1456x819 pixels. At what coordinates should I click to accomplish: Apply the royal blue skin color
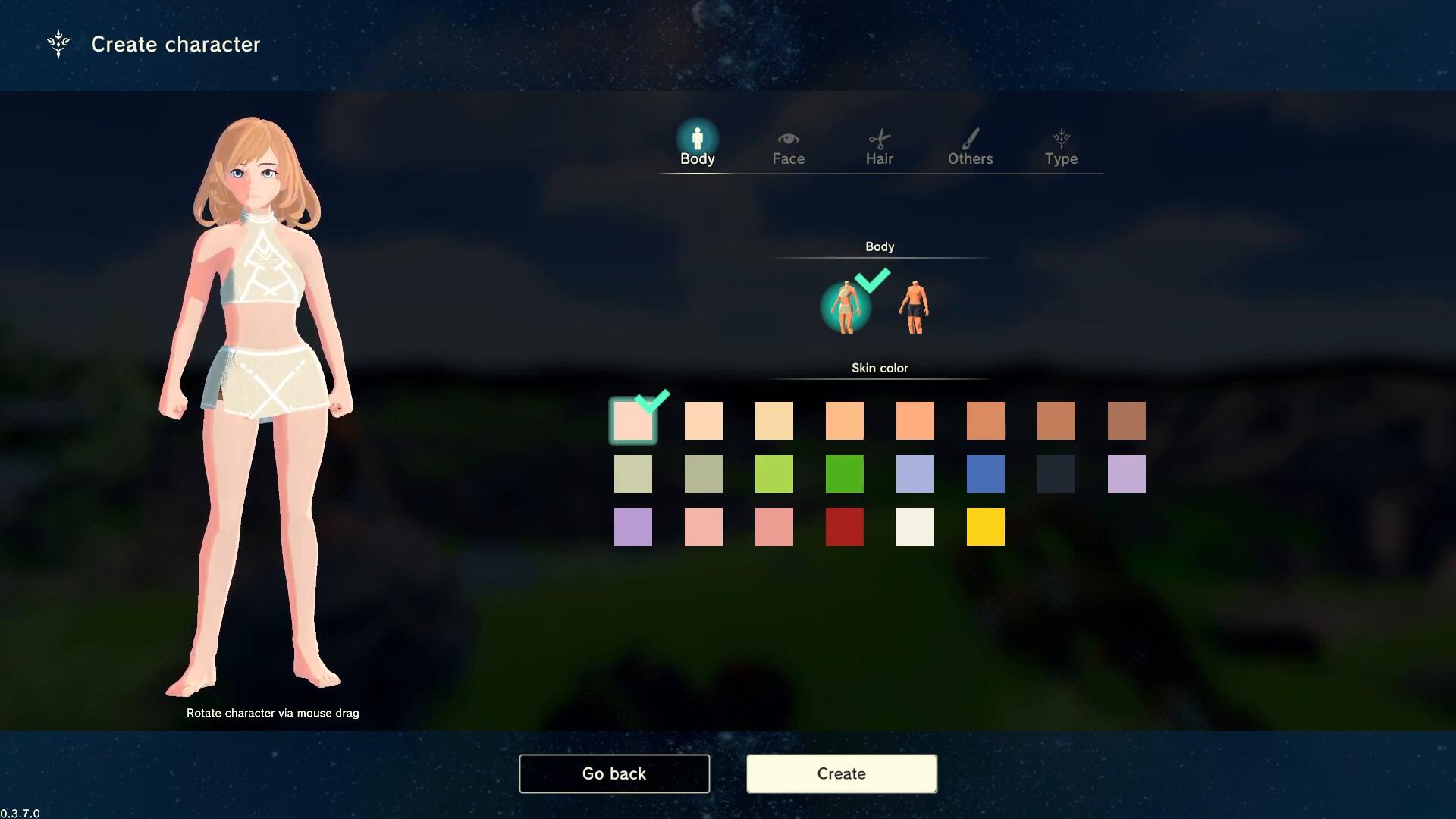tap(985, 474)
